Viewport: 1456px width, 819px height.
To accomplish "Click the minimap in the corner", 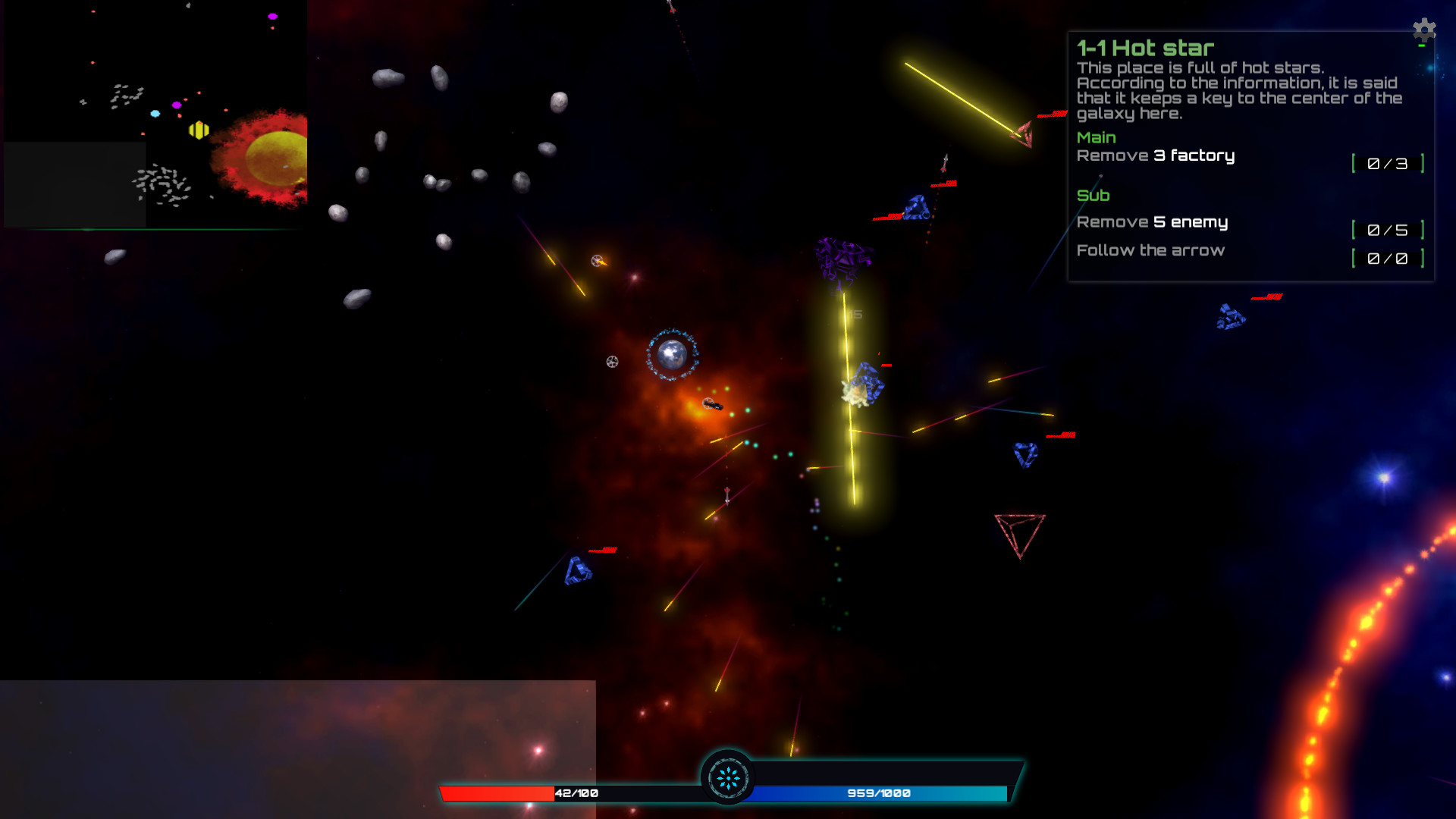I will pos(155,114).
